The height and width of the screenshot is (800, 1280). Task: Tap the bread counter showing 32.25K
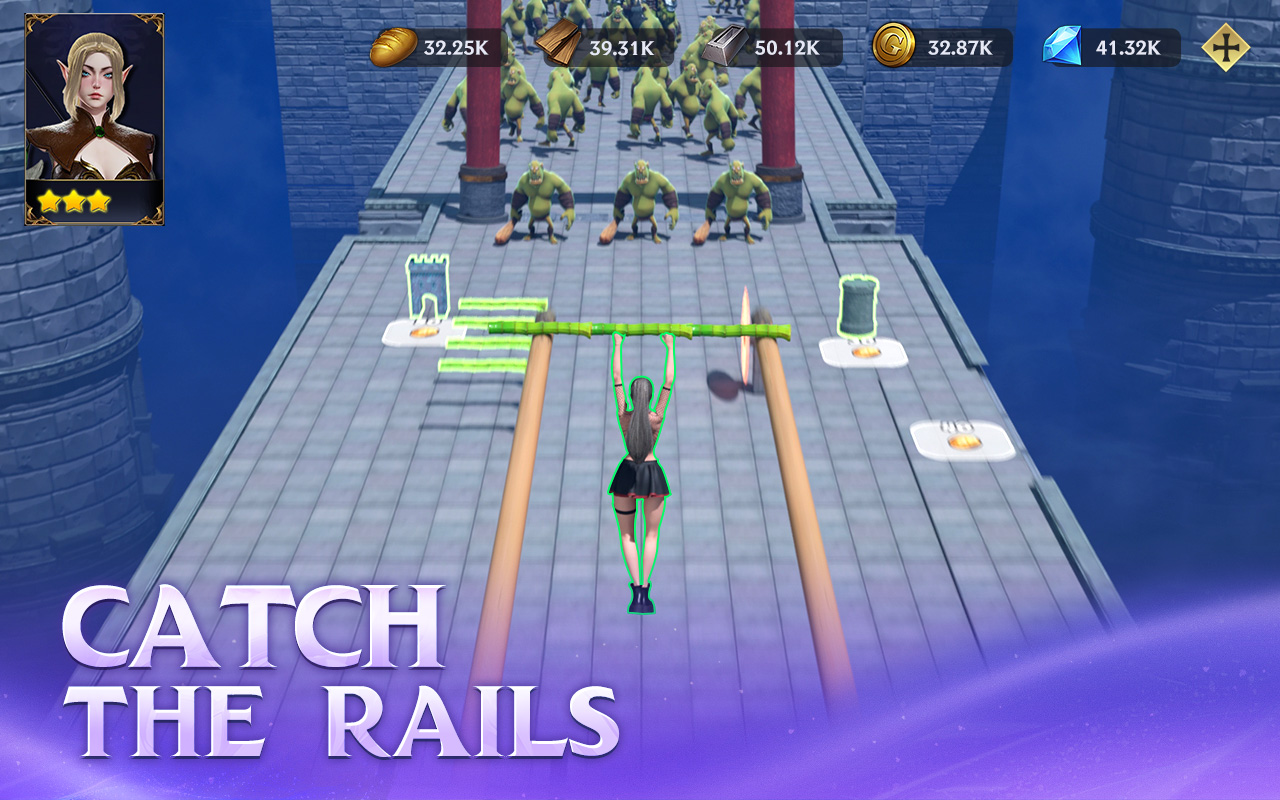pyautogui.click(x=455, y=45)
